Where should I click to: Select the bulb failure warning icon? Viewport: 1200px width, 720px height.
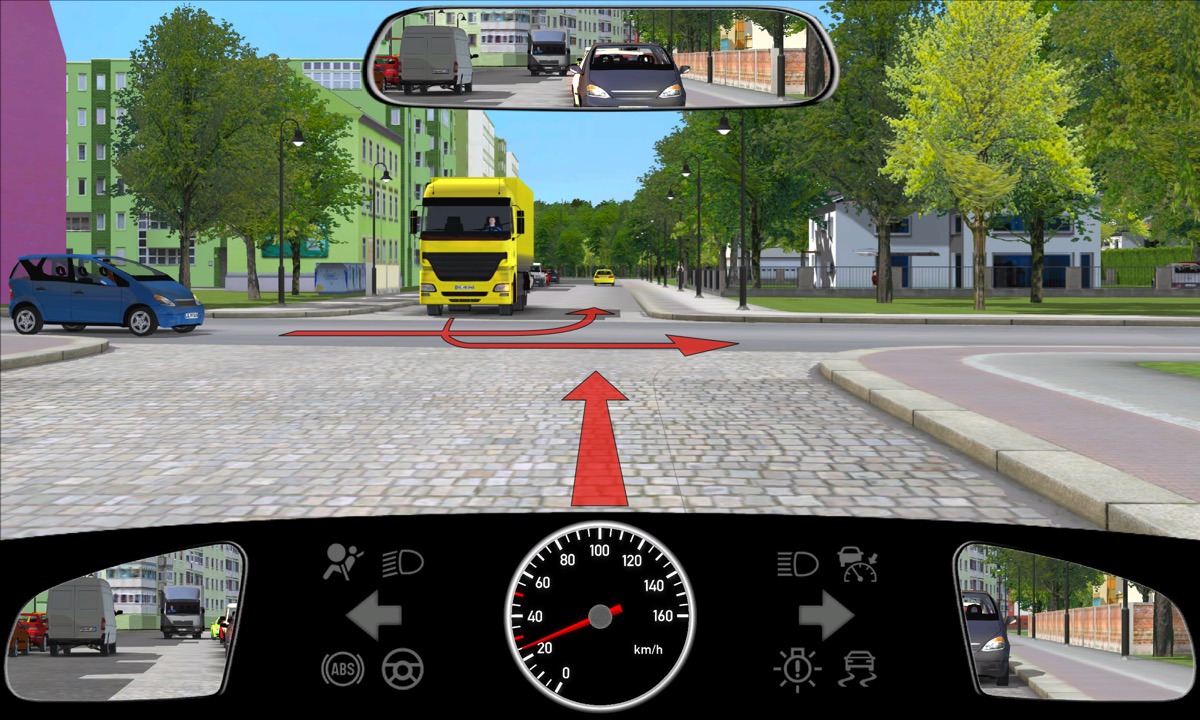pos(797,668)
